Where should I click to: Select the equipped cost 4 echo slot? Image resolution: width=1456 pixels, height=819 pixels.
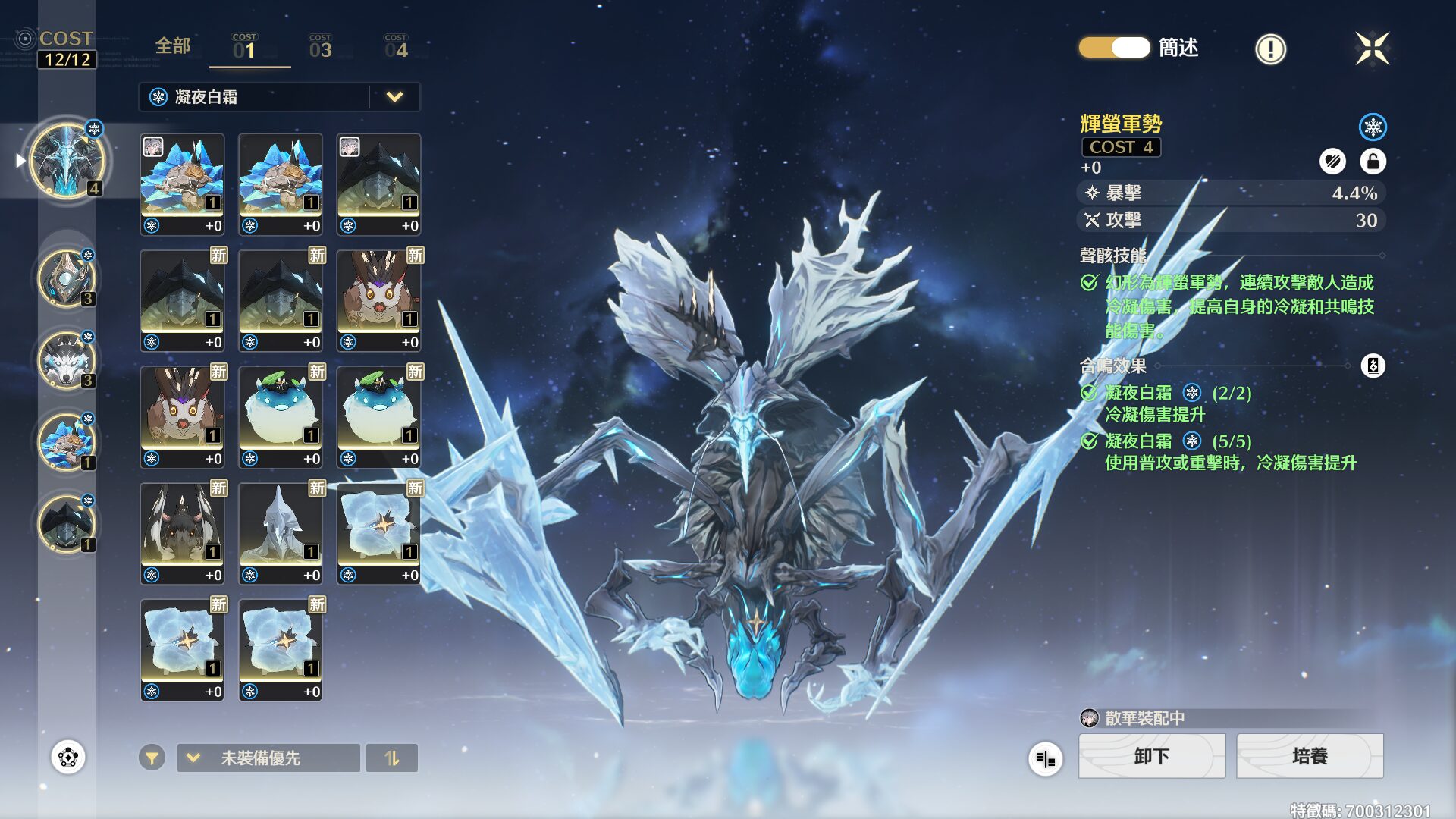tap(67, 160)
